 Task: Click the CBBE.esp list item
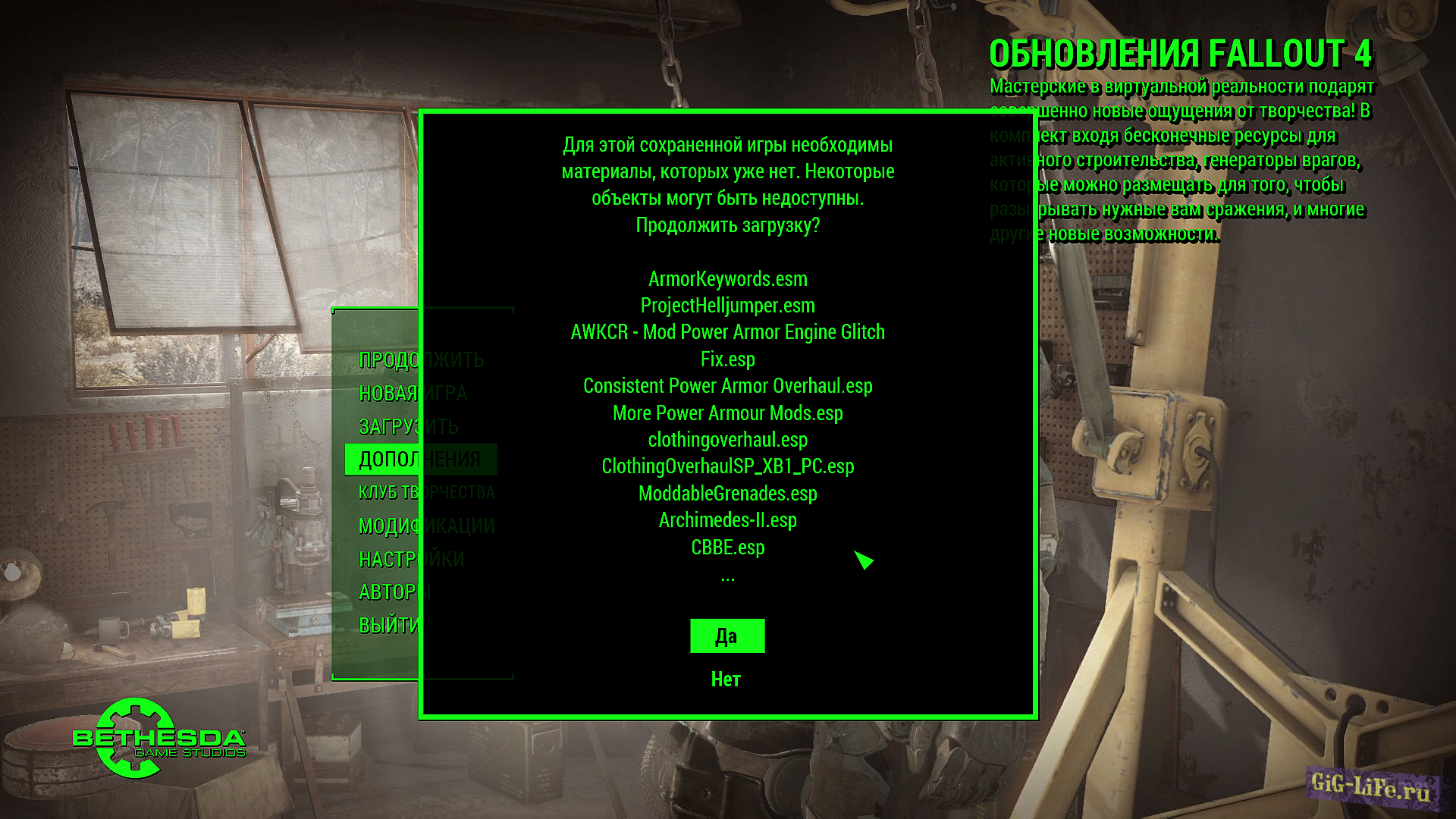pos(726,548)
